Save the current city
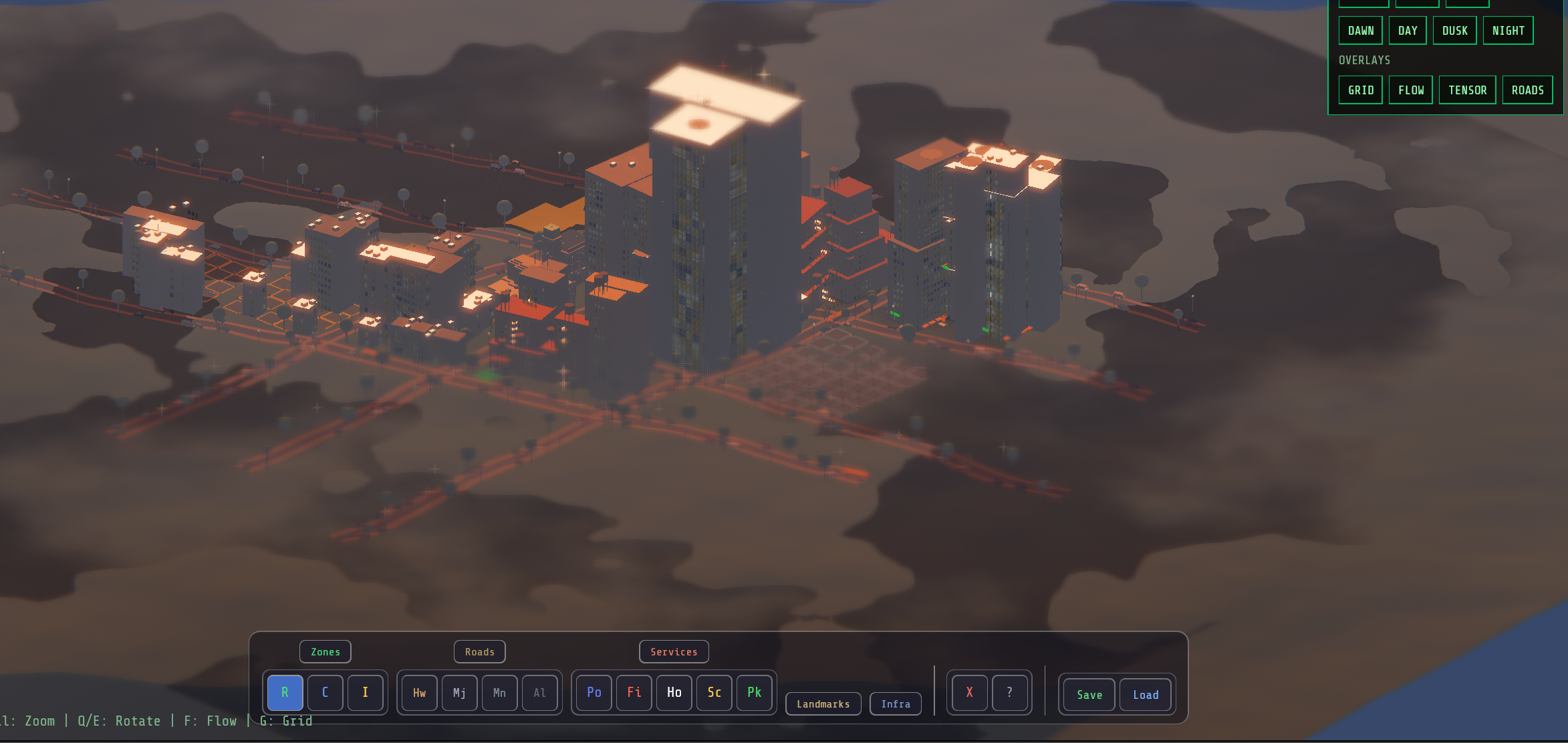The width and height of the screenshot is (1568, 743). tap(1088, 695)
